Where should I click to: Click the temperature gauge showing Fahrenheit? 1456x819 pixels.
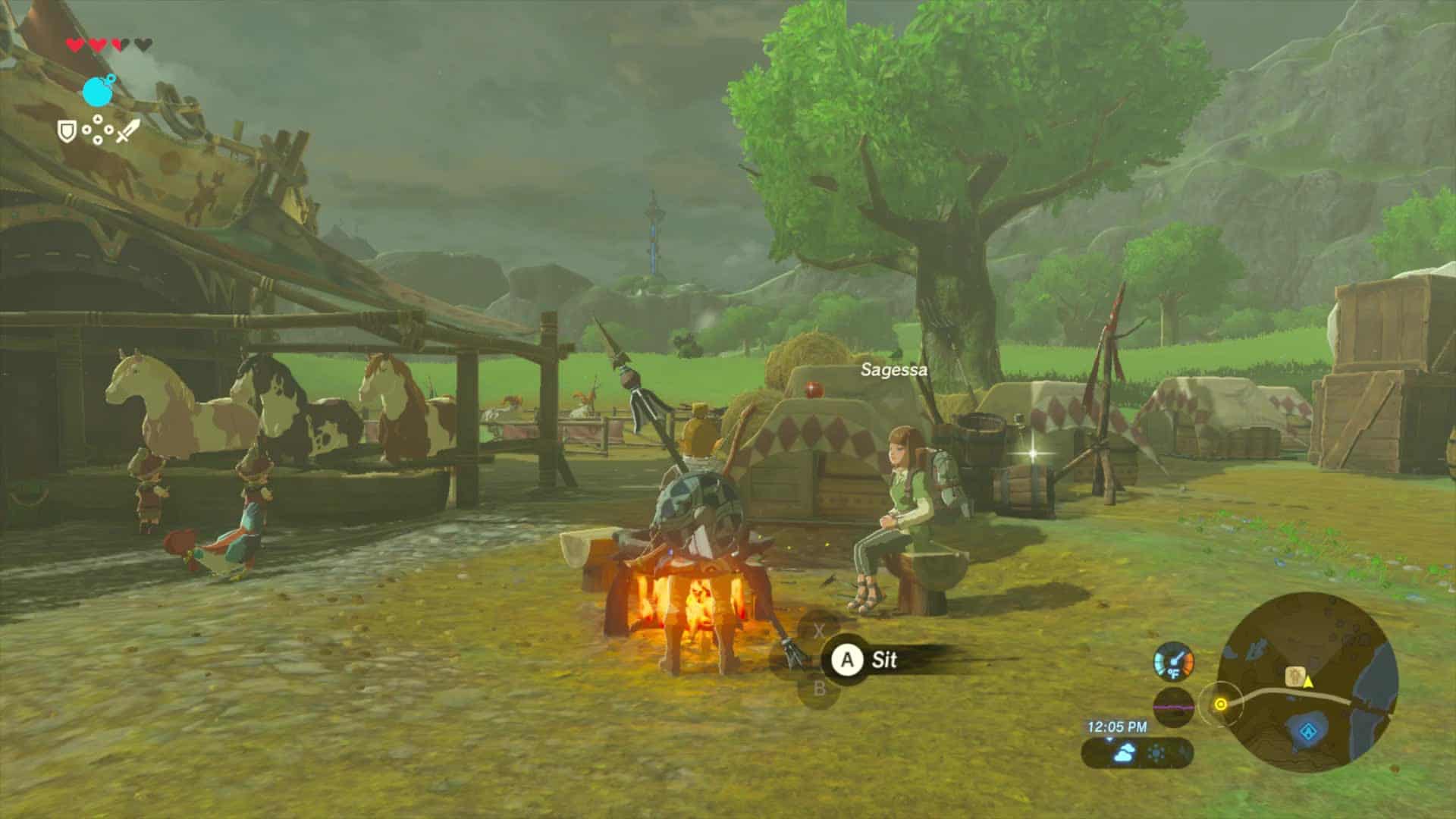[1174, 662]
